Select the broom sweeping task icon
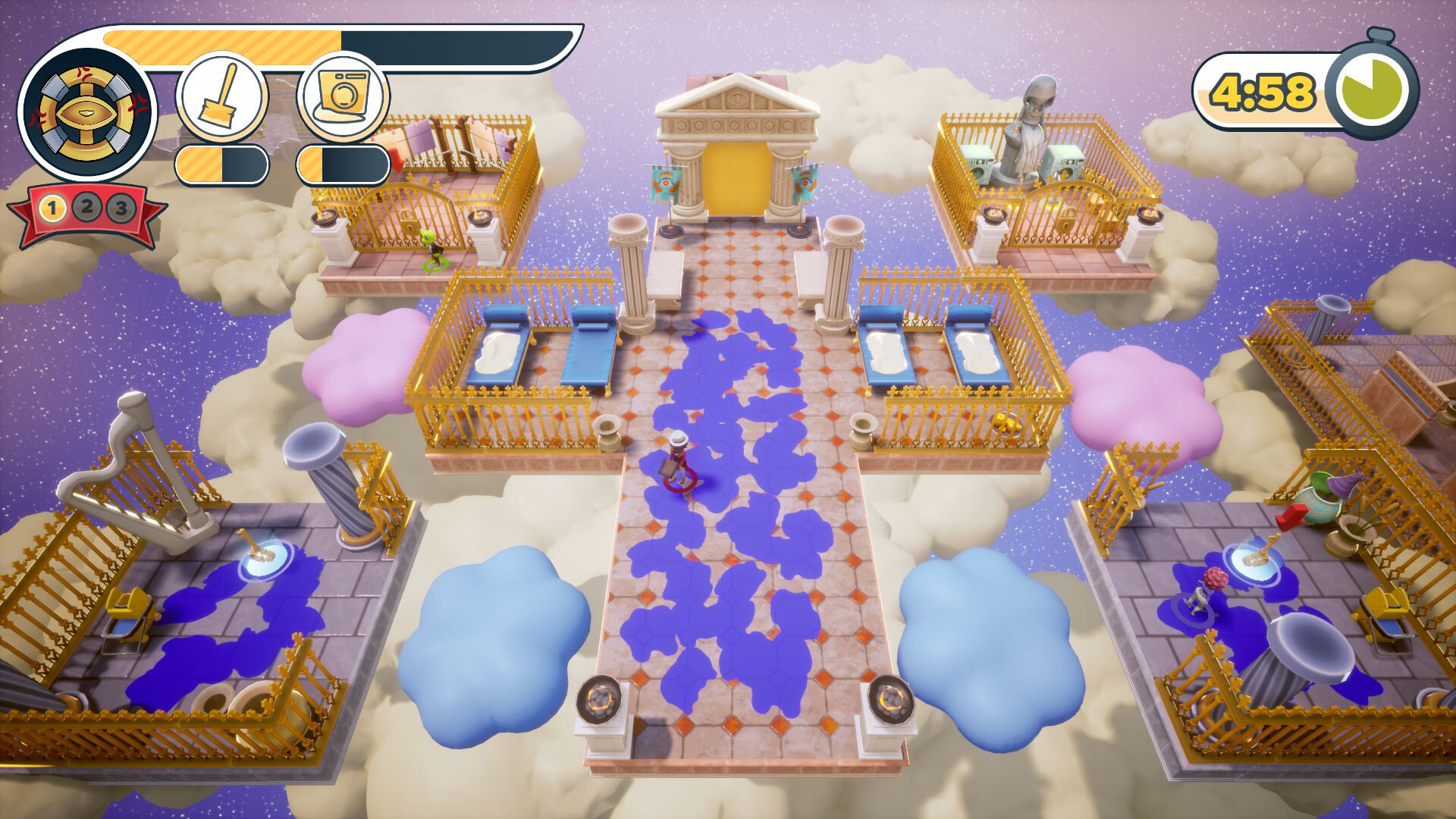This screenshot has width=1456, height=819. point(221,98)
